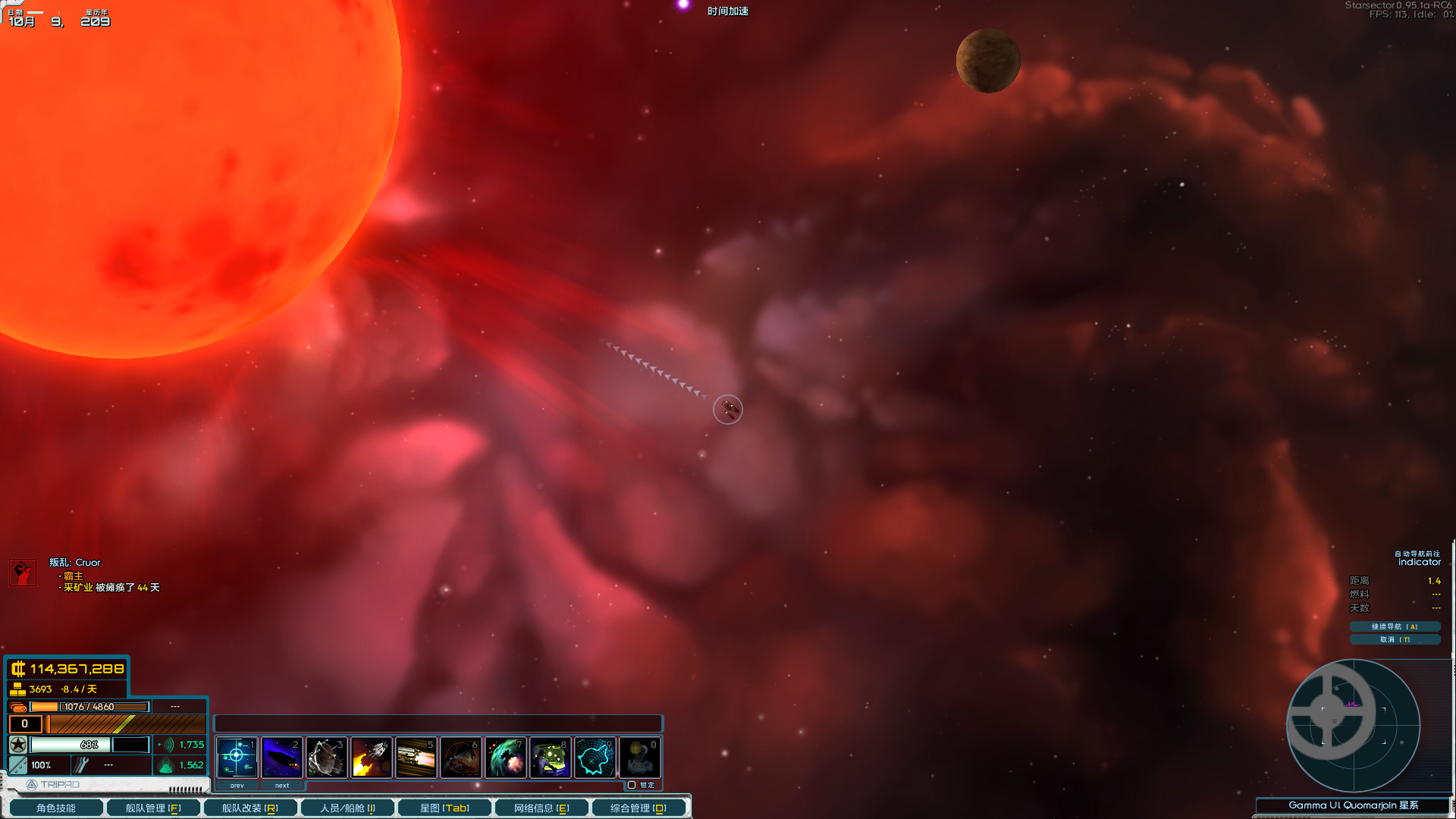
Task: Open the 人员/船舱 cargo screen
Action: pos(347,808)
